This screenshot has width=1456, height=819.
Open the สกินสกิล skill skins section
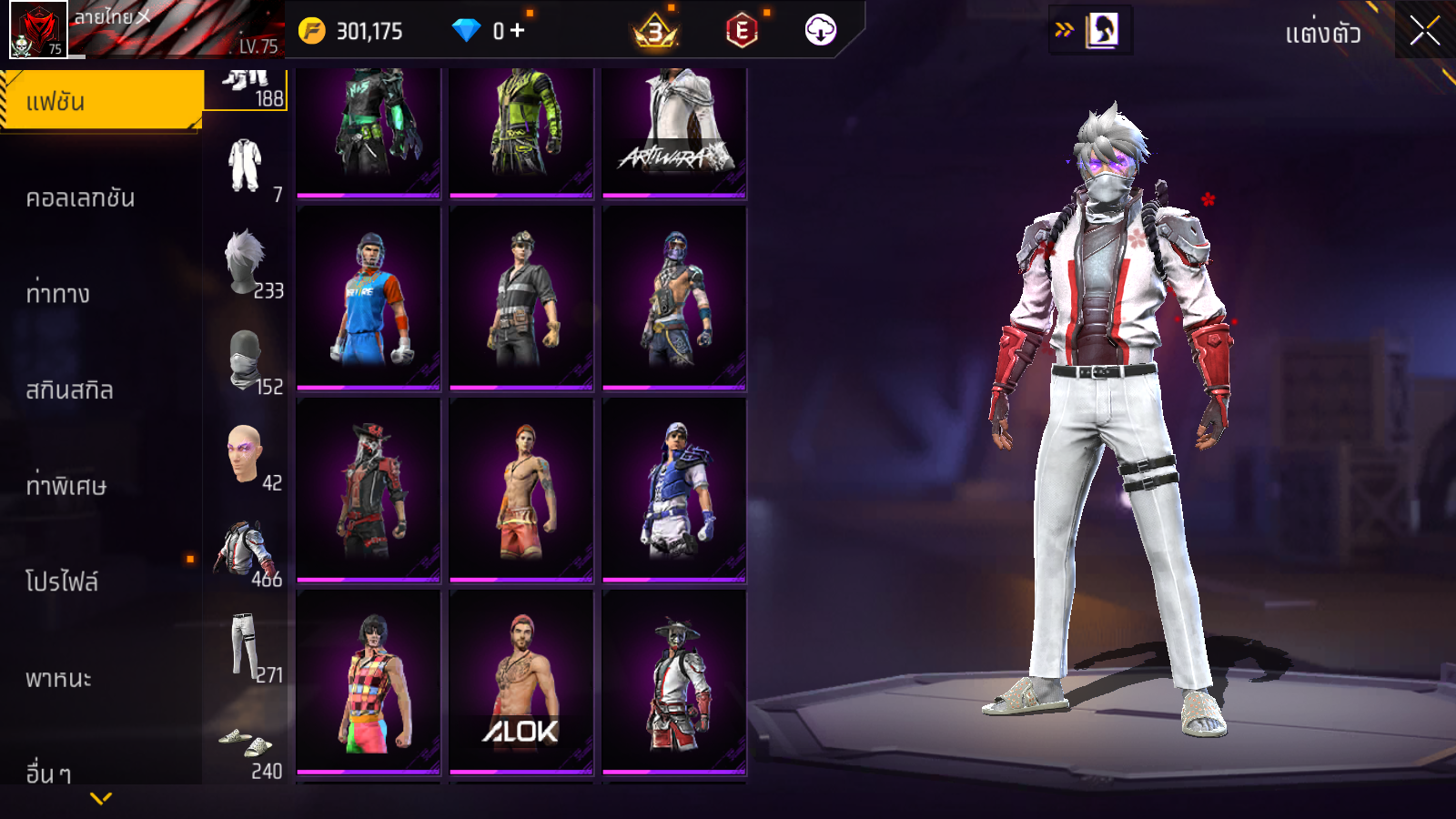[69, 390]
